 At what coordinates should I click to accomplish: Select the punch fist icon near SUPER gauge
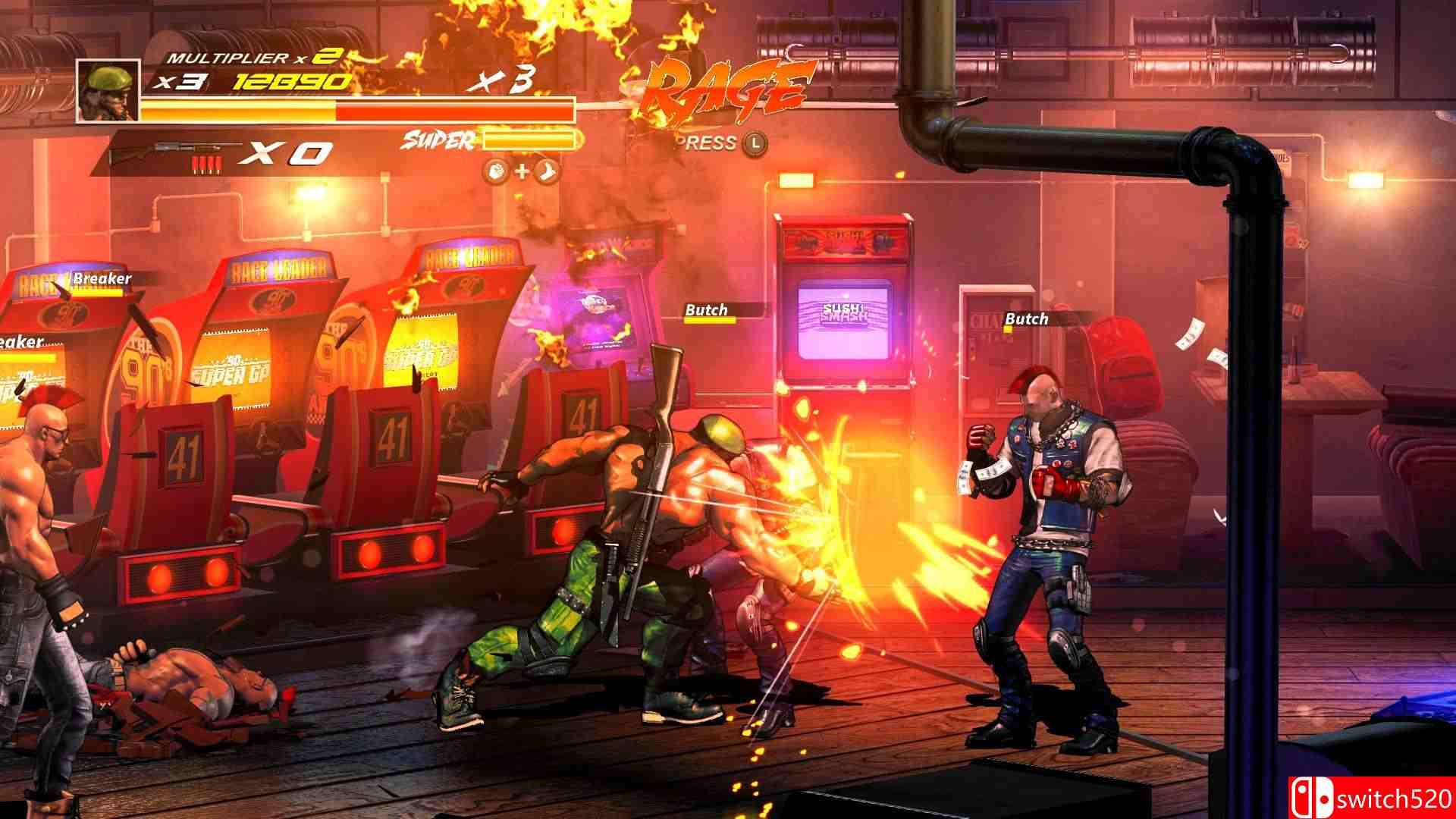coord(495,173)
